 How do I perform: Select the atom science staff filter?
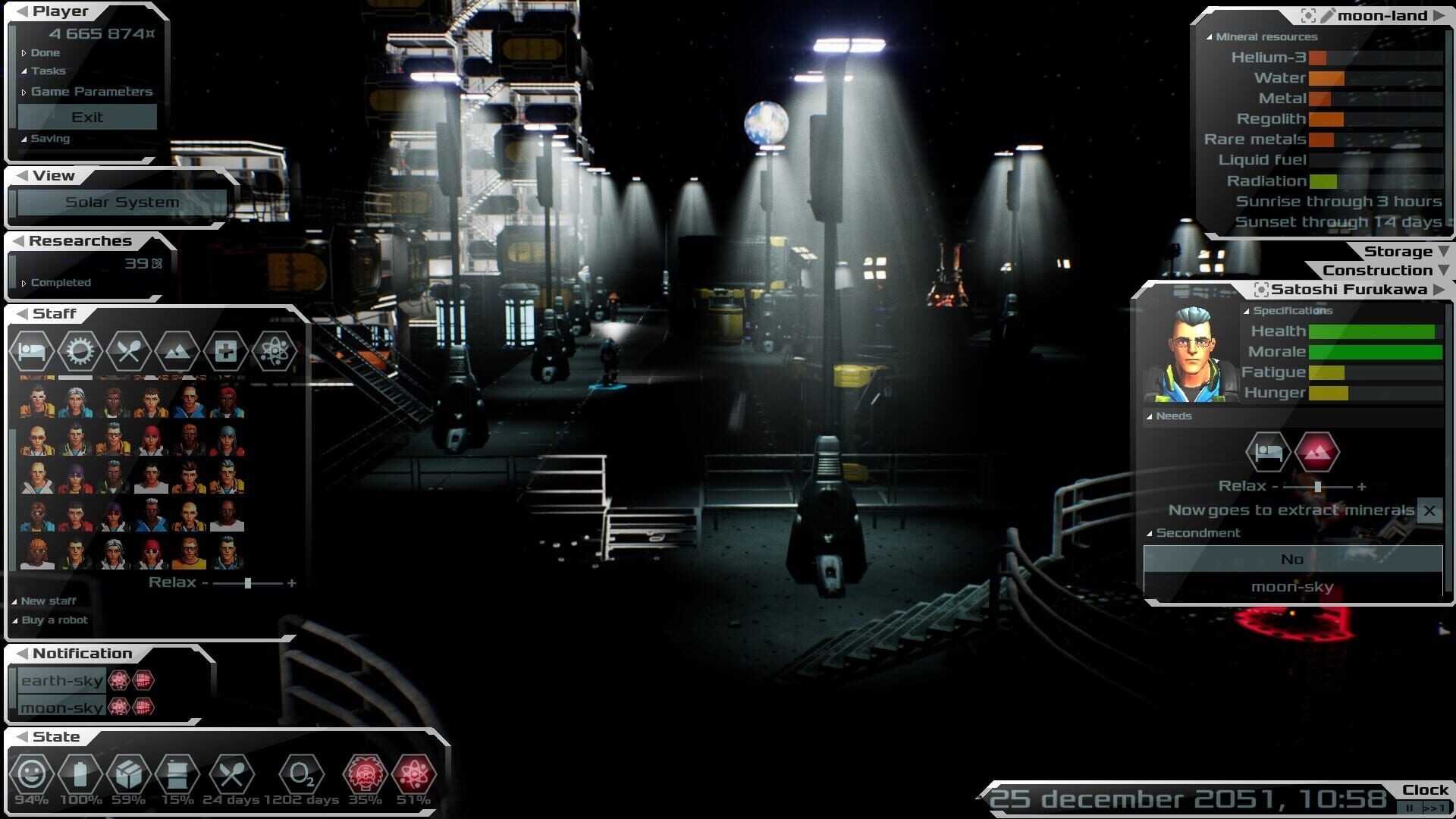(273, 351)
